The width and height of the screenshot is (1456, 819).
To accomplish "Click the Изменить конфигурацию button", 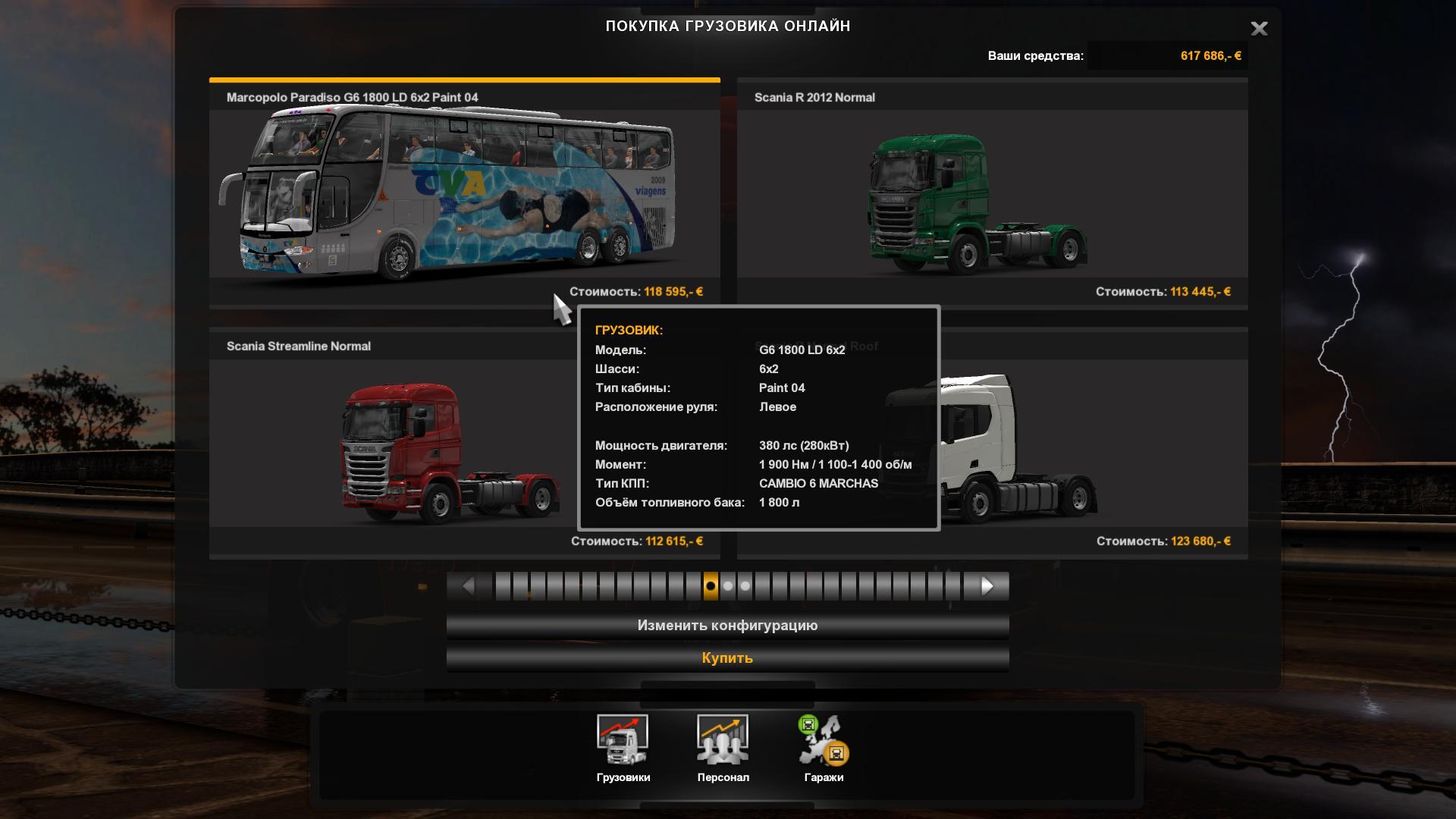I will pyautogui.click(x=727, y=626).
